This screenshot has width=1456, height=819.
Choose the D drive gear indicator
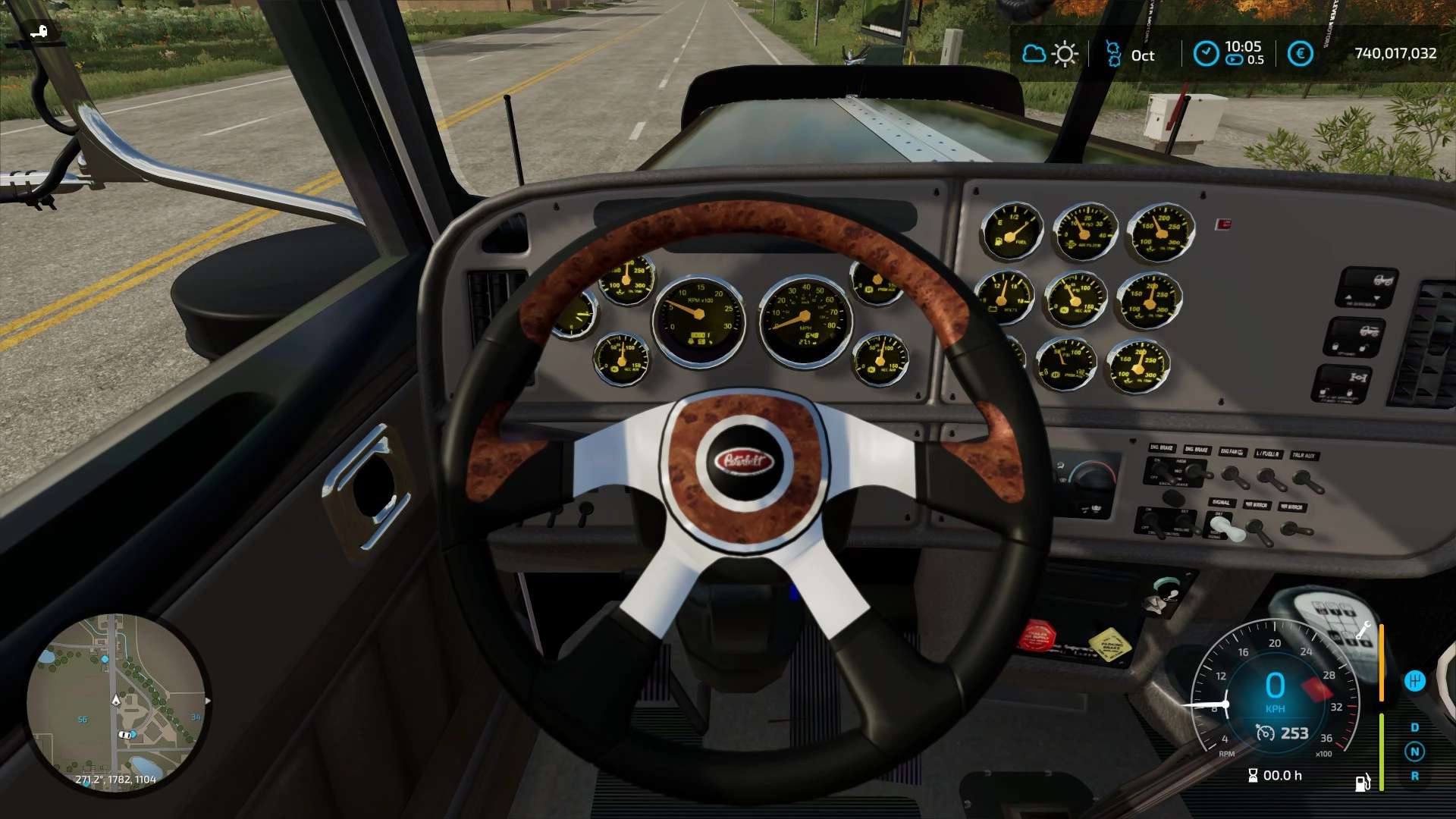pyautogui.click(x=1414, y=727)
